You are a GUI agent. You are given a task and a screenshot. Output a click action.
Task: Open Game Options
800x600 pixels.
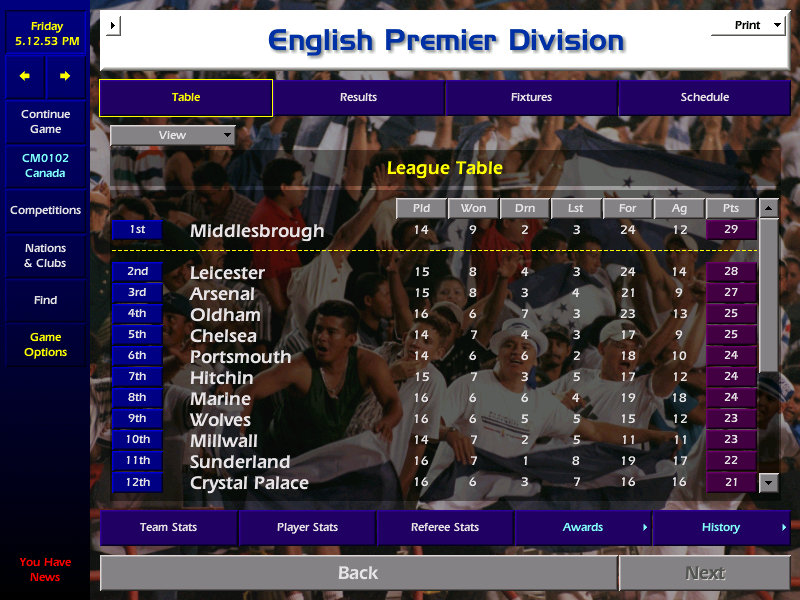[45, 345]
